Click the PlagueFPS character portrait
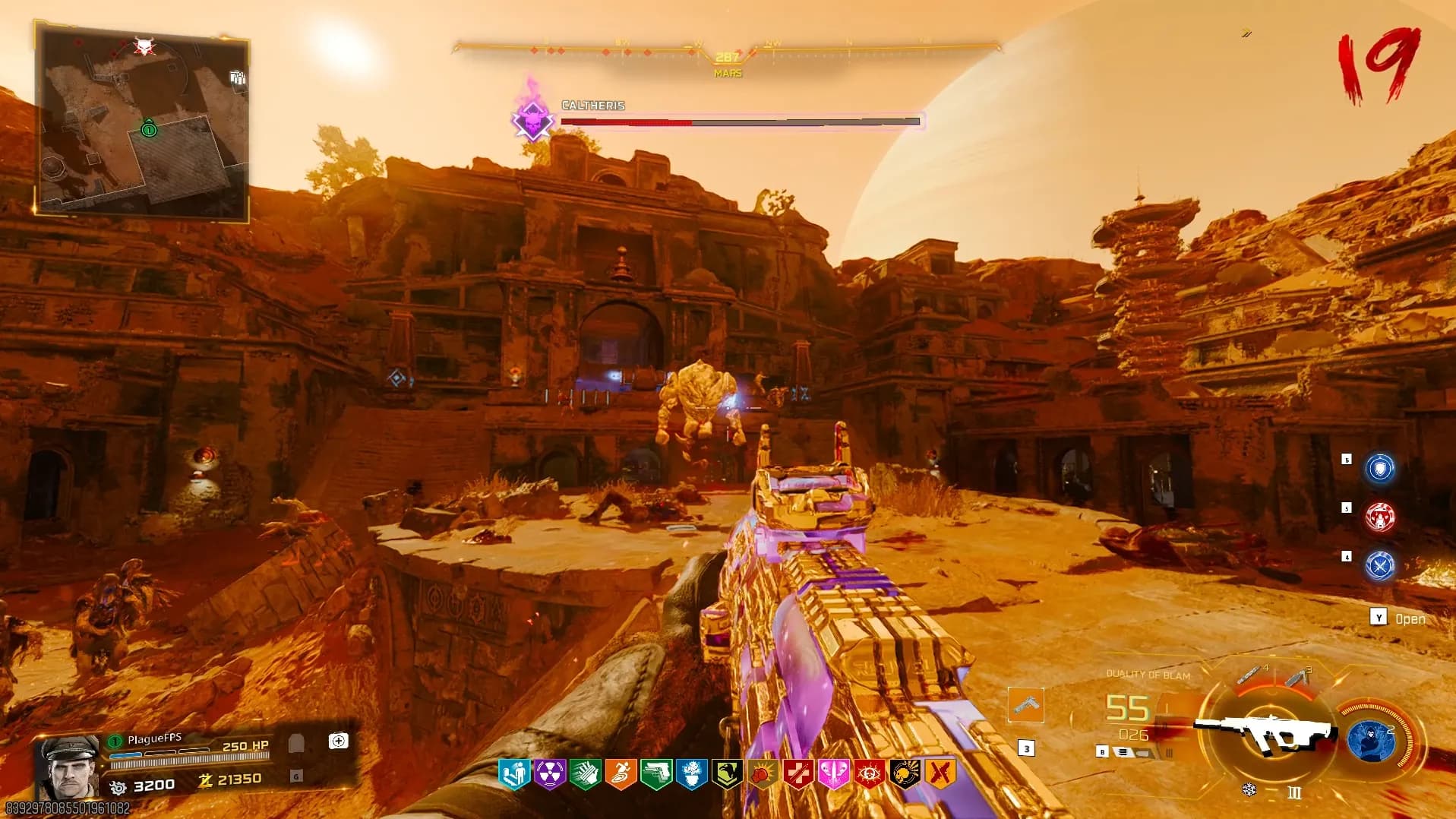Screen dimensions: 1456x819 70,766
